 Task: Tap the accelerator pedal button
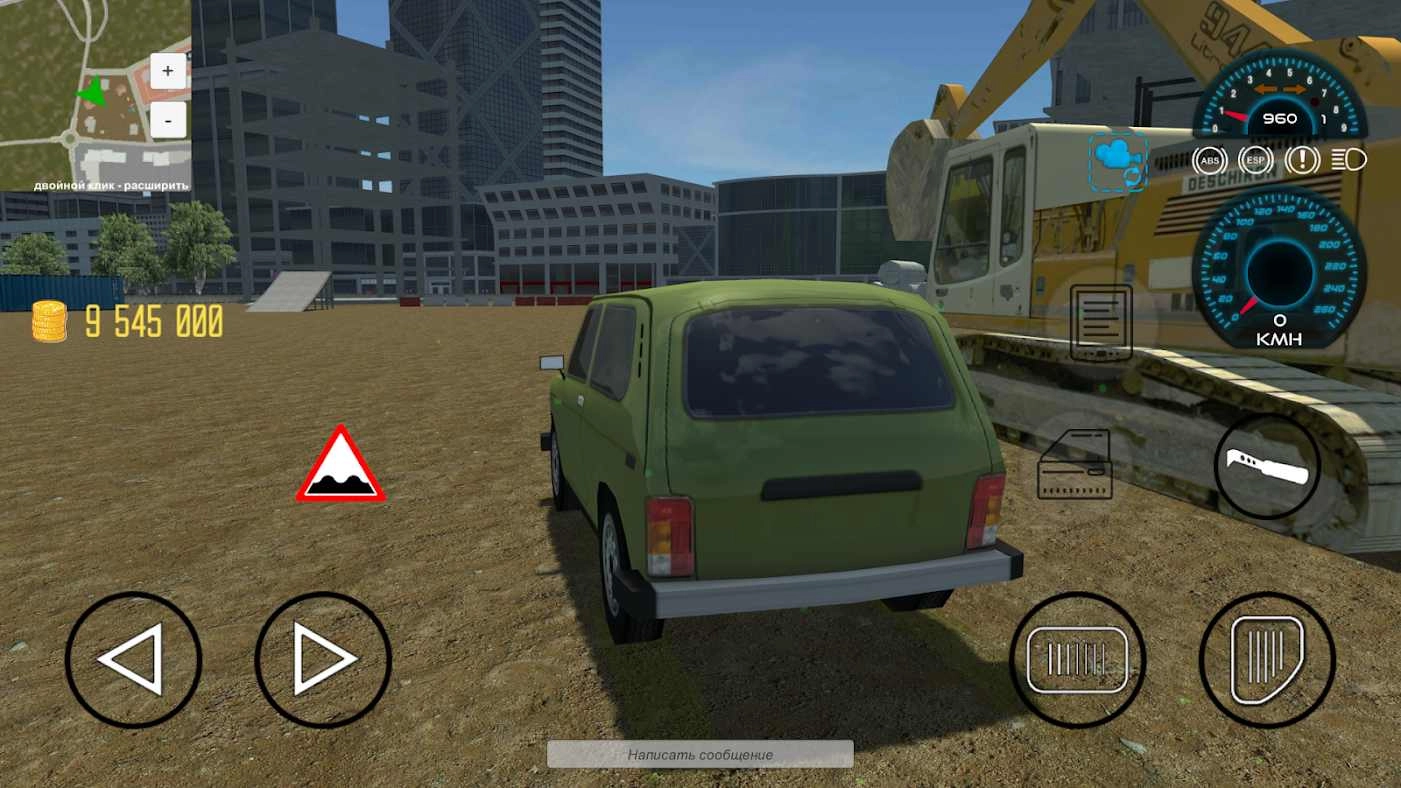1267,660
